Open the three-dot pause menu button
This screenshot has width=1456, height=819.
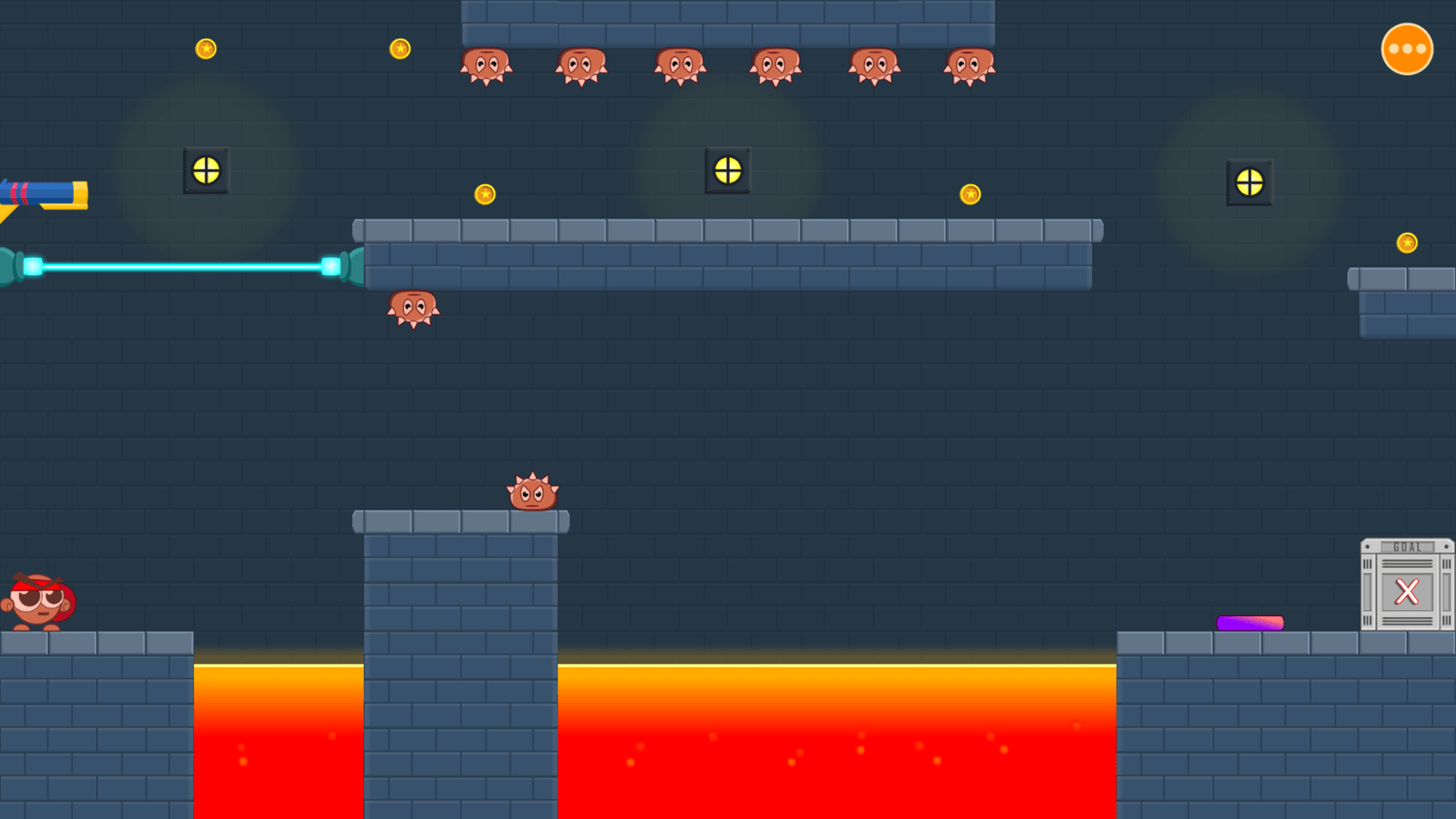(1407, 48)
